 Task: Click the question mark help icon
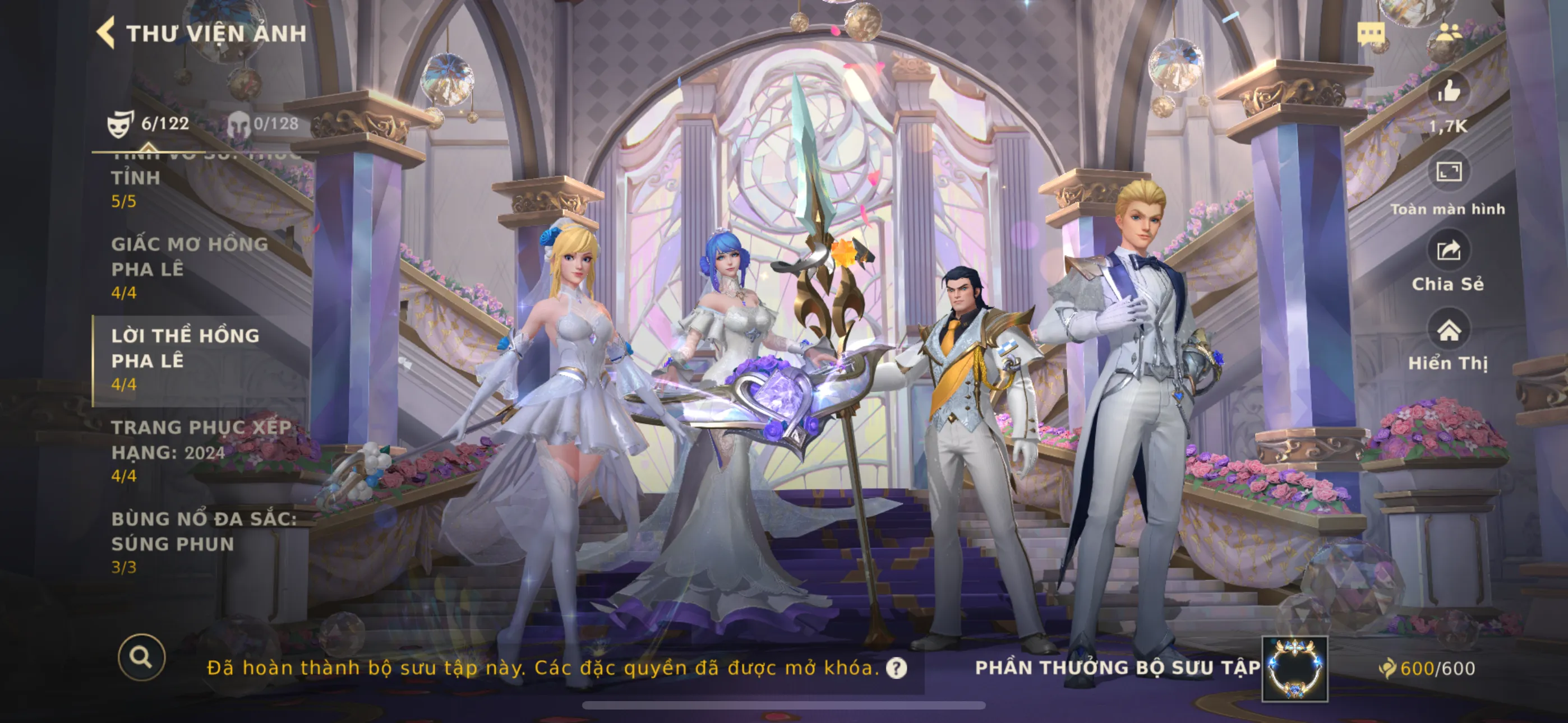[896, 668]
